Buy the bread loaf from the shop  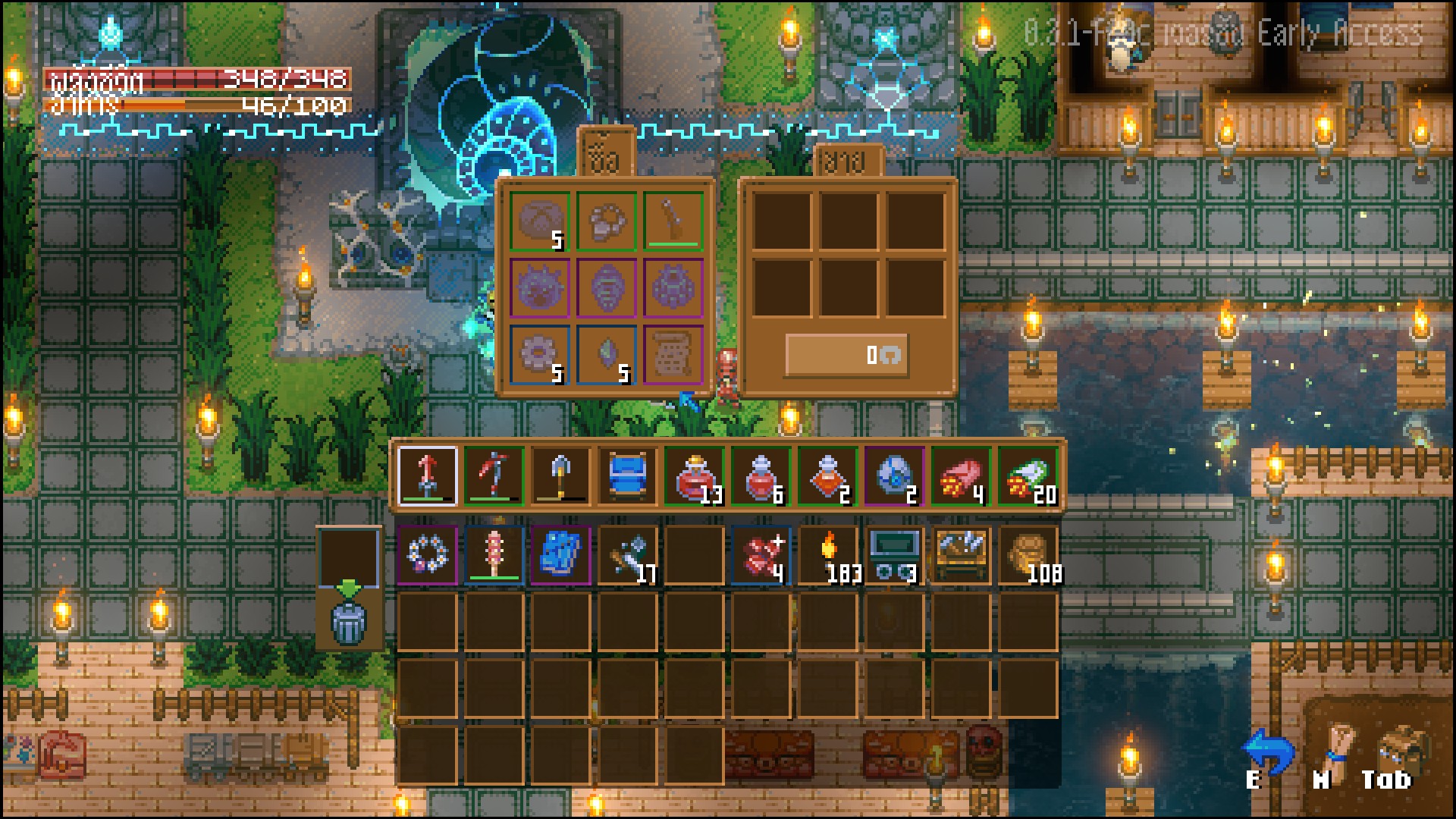[539, 221]
